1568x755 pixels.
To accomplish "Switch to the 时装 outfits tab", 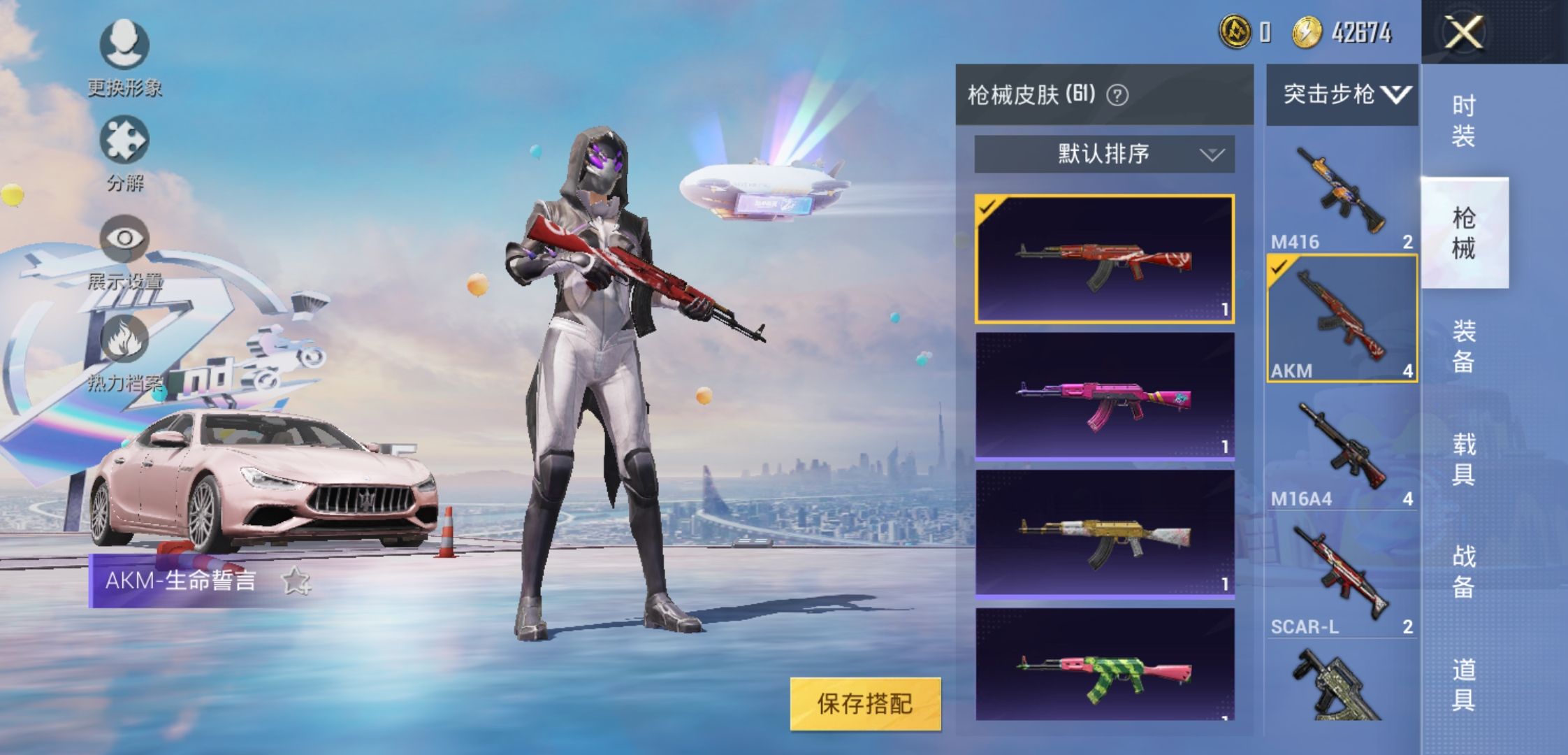I will click(x=1464, y=120).
